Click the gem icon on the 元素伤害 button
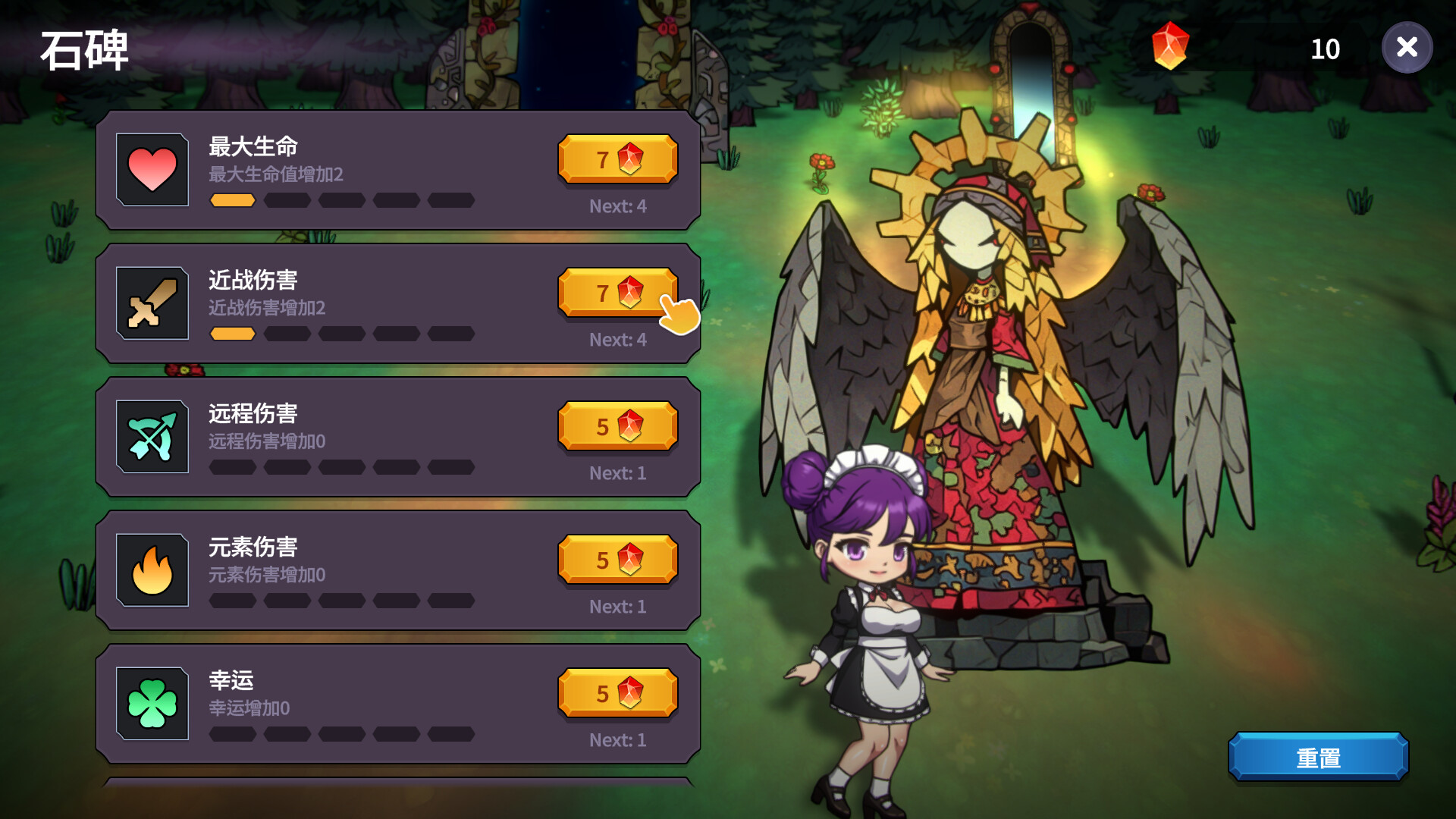Screen dimensions: 1456x819 [632, 559]
